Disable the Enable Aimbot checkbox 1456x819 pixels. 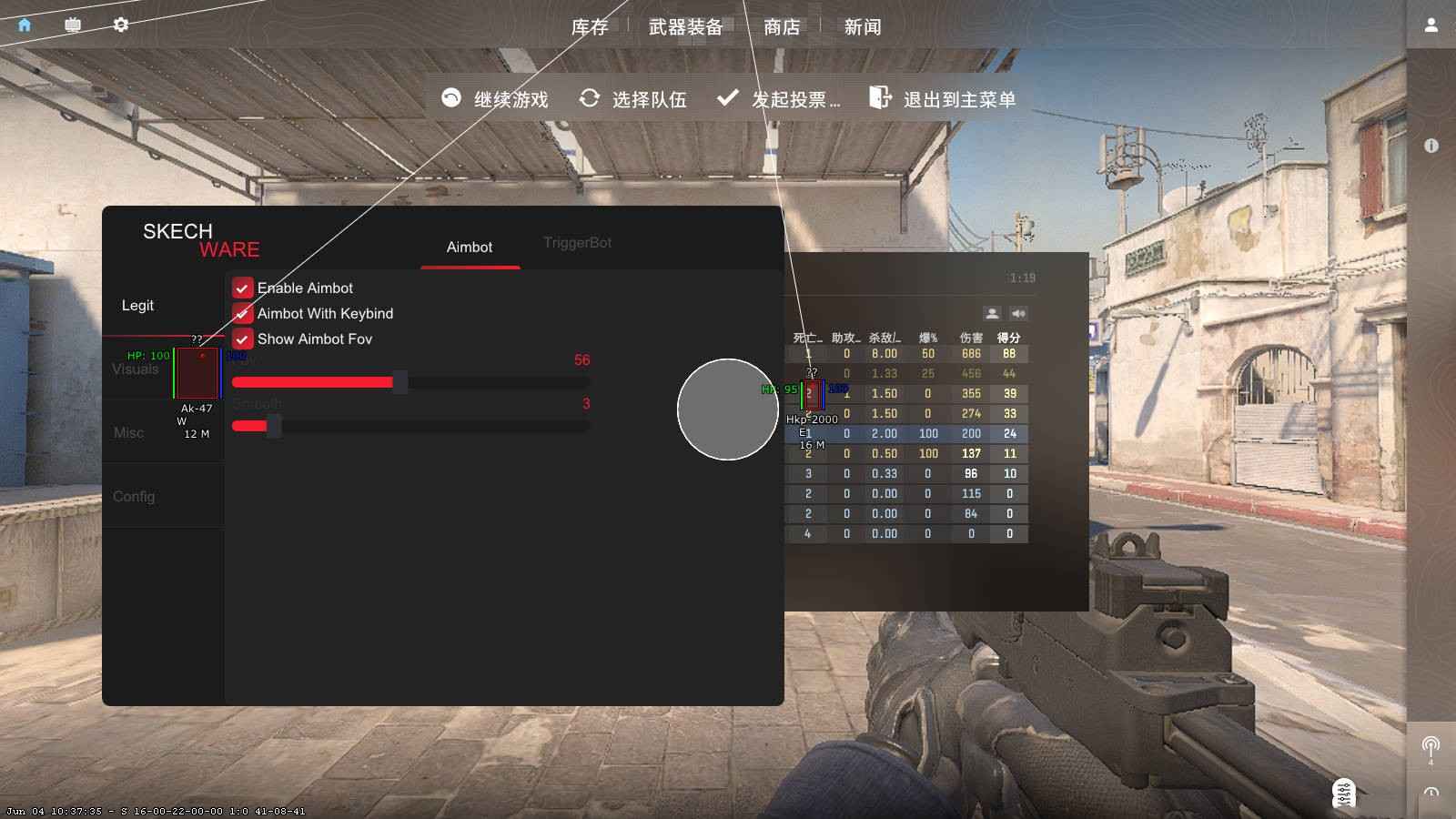pos(242,288)
